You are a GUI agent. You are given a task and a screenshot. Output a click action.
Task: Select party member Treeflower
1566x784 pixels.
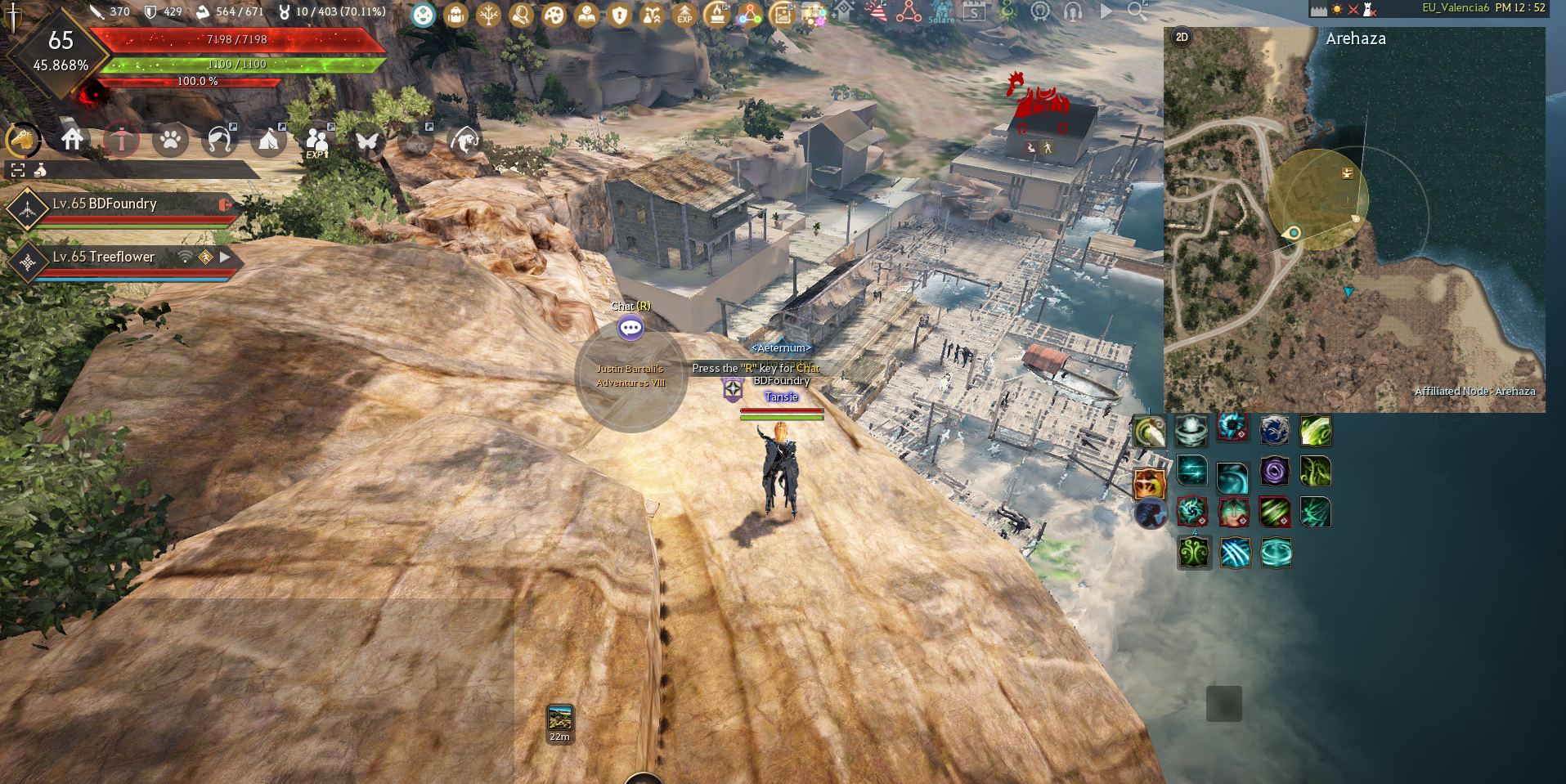pyautogui.click(x=104, y=257)
